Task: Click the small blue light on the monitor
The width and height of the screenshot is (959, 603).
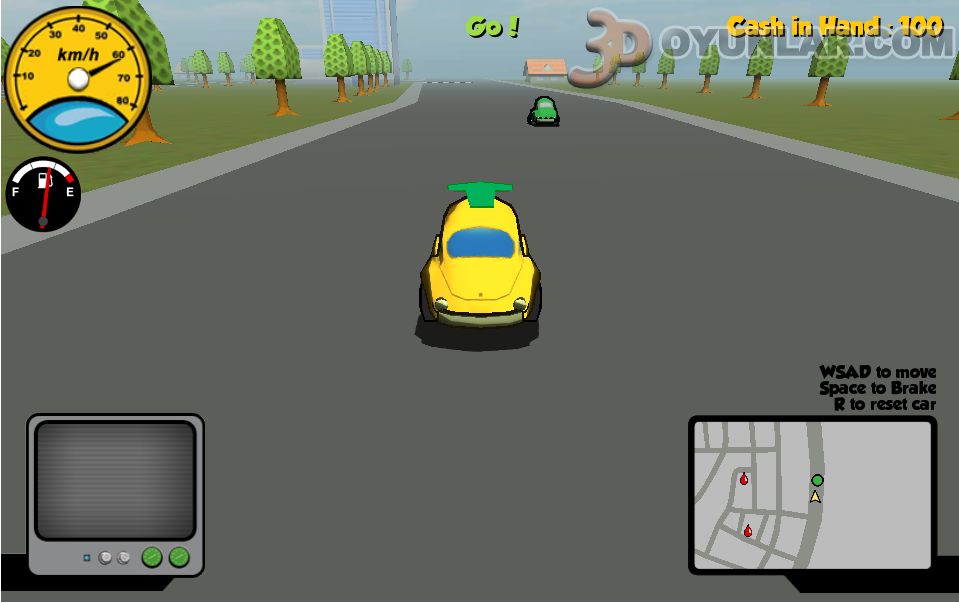Action: pos(87,557)
